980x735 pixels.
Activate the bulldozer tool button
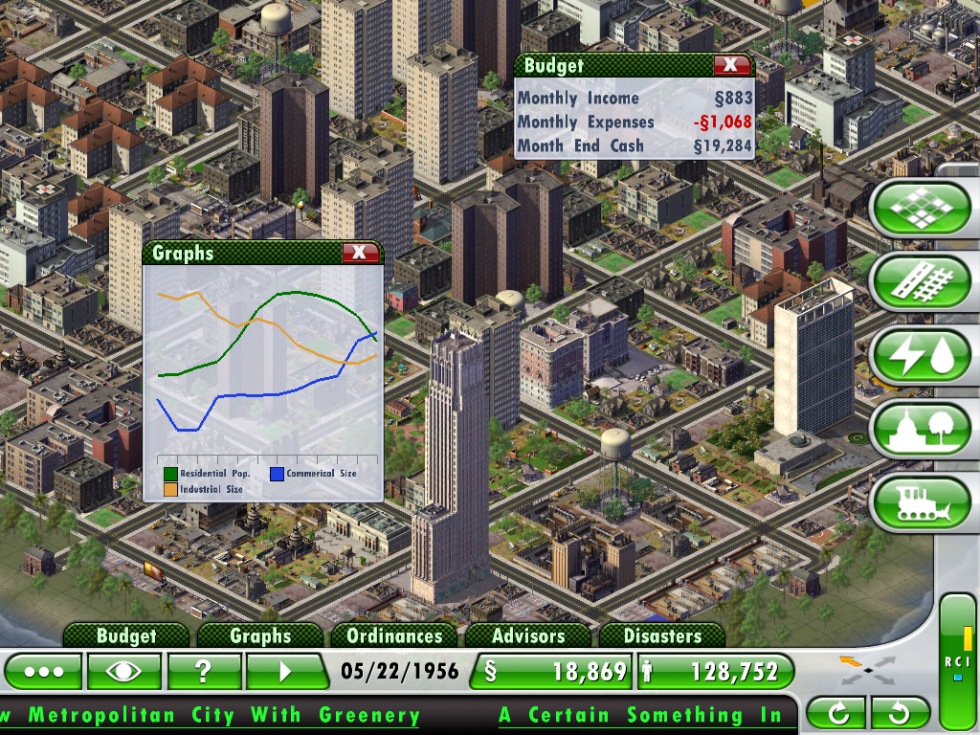click(921, 503)
